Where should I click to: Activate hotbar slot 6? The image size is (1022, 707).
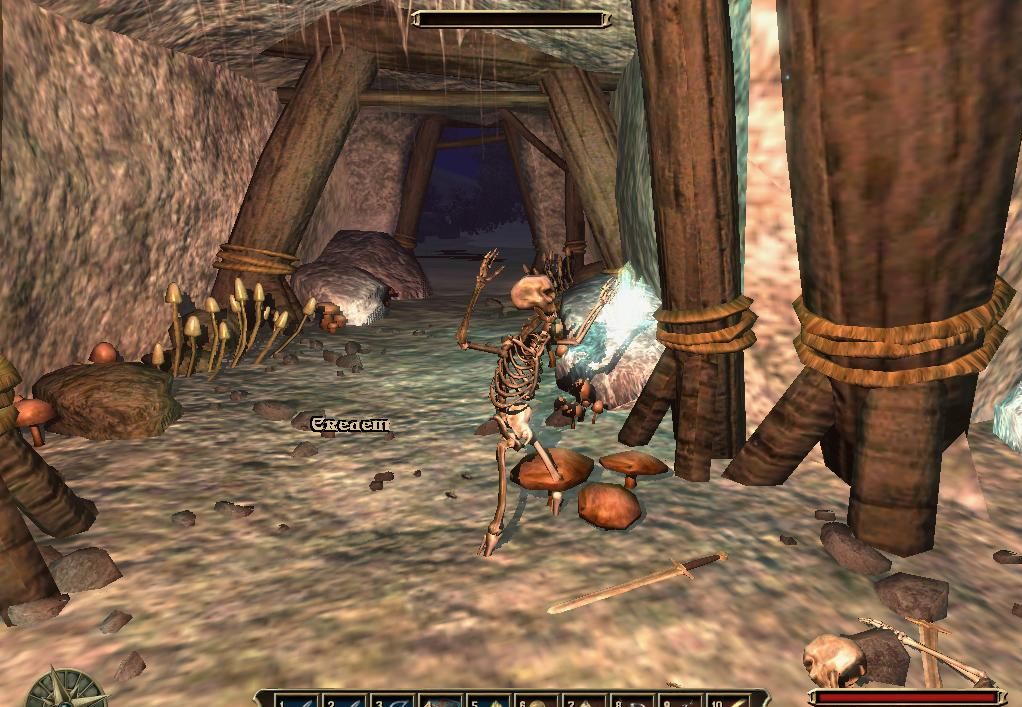[537, 701]
